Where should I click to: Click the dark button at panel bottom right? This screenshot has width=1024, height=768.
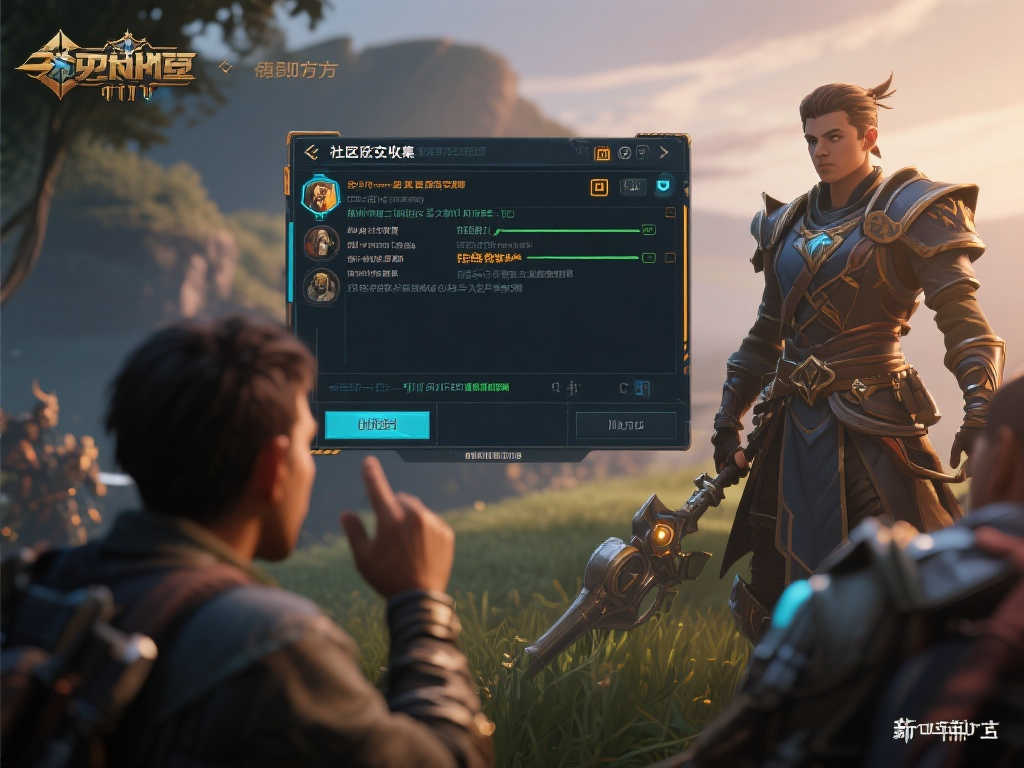(x=626, y=425)
